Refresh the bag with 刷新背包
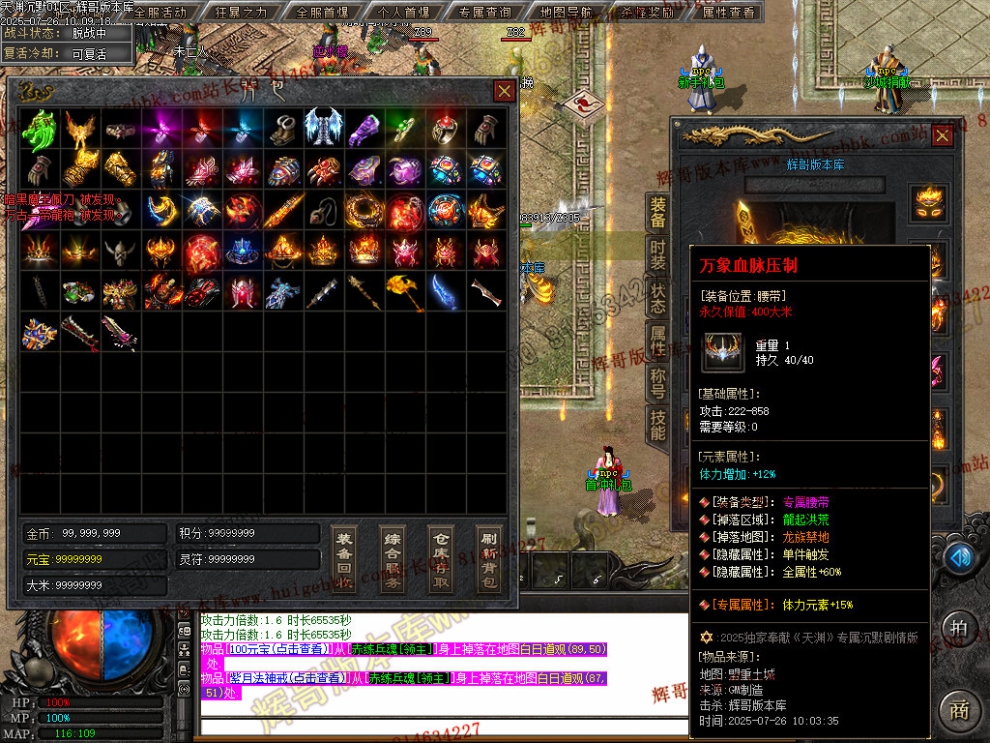The width and height of the screenshot is (990, 743). pyautogui.click(x=488, y=560)
